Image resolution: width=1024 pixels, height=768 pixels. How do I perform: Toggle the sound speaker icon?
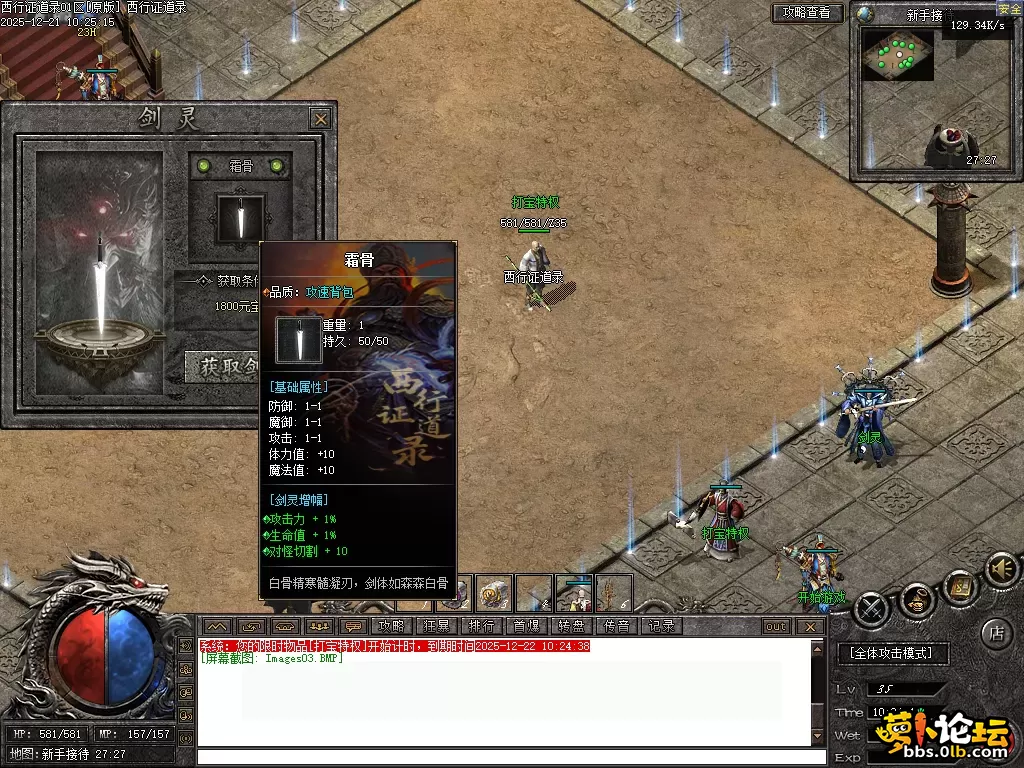point(1001,569)
